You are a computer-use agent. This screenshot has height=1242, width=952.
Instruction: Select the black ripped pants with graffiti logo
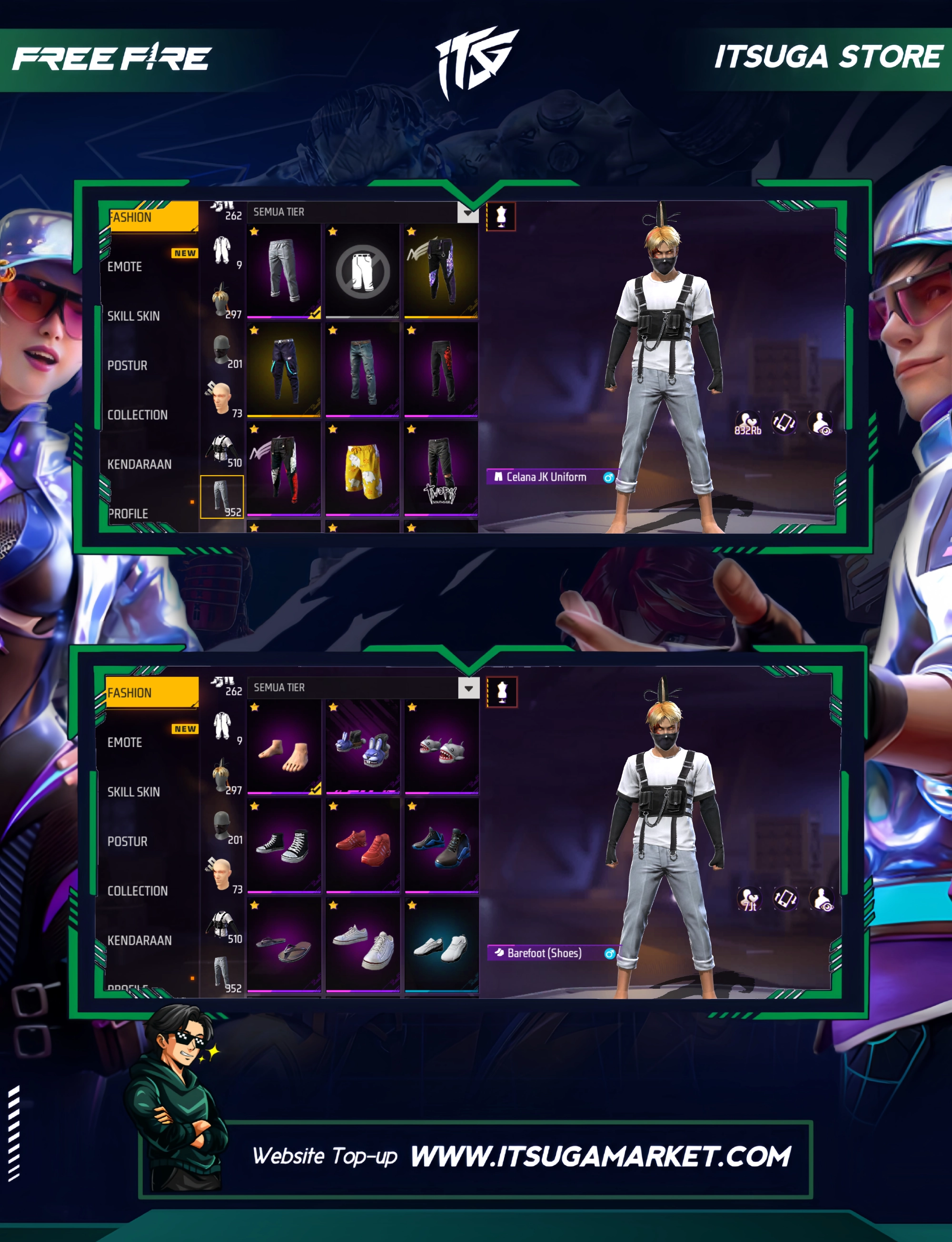(x=441, y=468)
